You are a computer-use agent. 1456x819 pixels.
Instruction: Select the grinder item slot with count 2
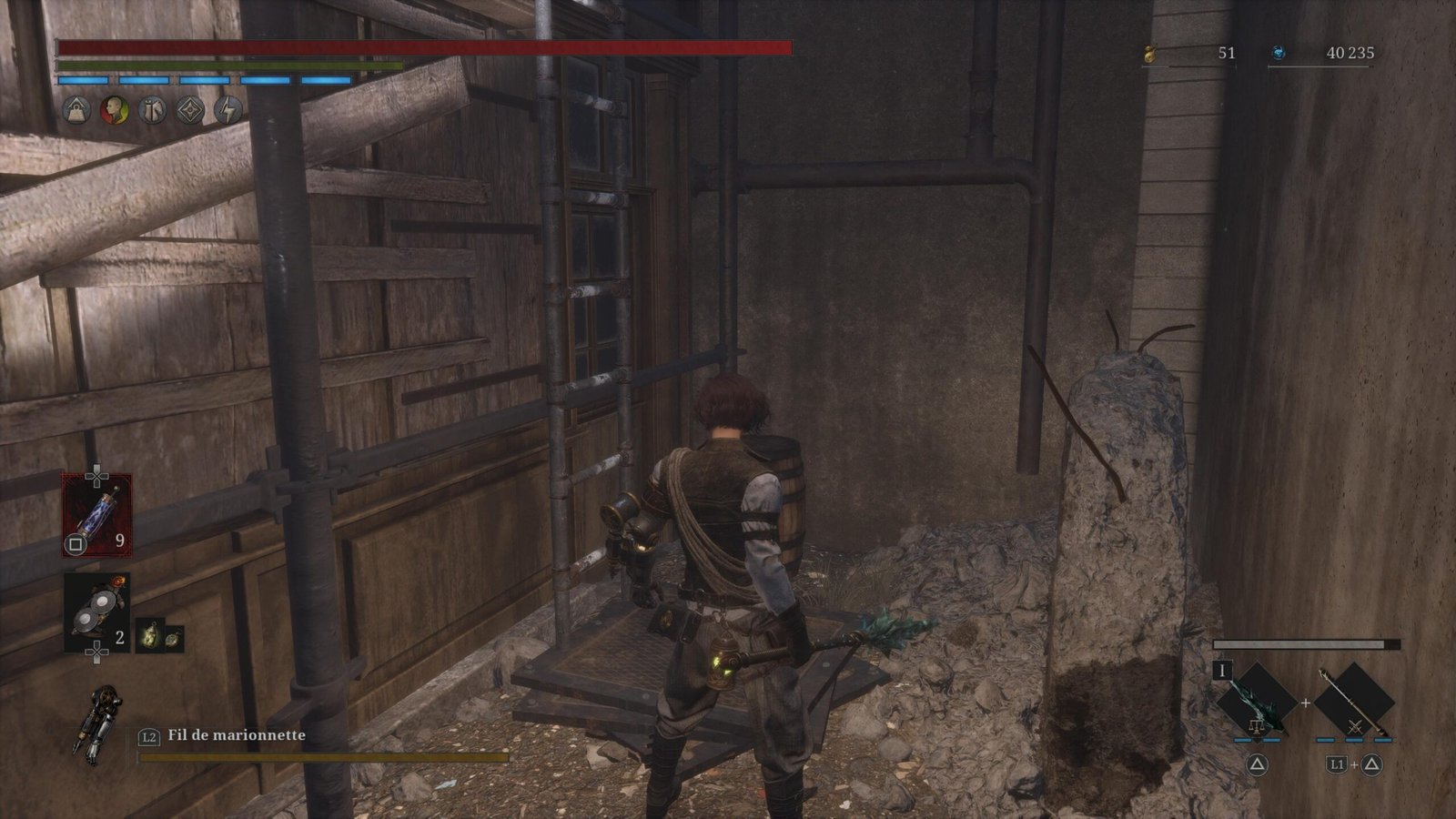[96, 612]
